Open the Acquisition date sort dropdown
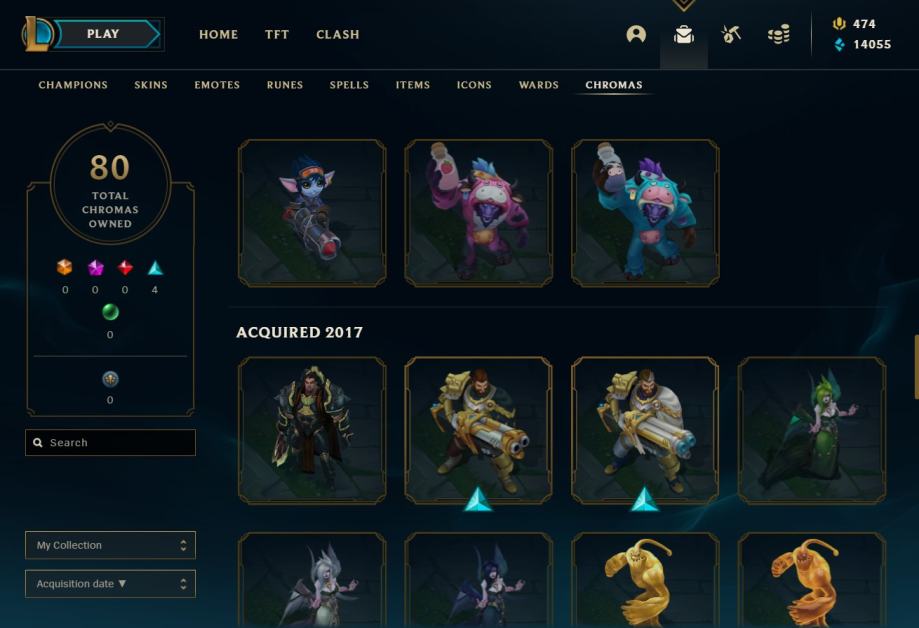This screenshot has width=919, height=628. click(110, 583)
